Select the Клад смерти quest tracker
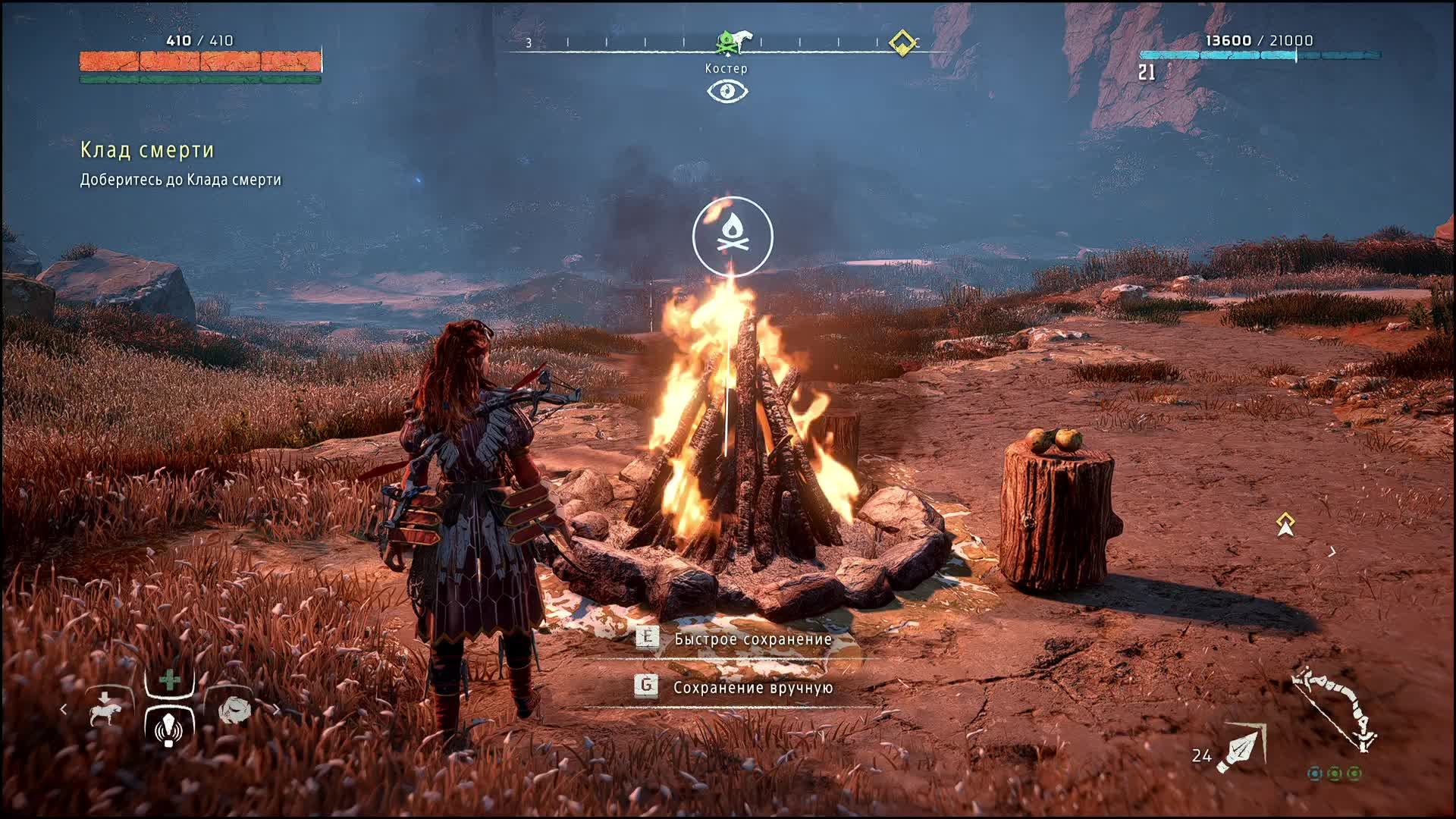Screen dimensions: 1456x819 click(147, 150)
